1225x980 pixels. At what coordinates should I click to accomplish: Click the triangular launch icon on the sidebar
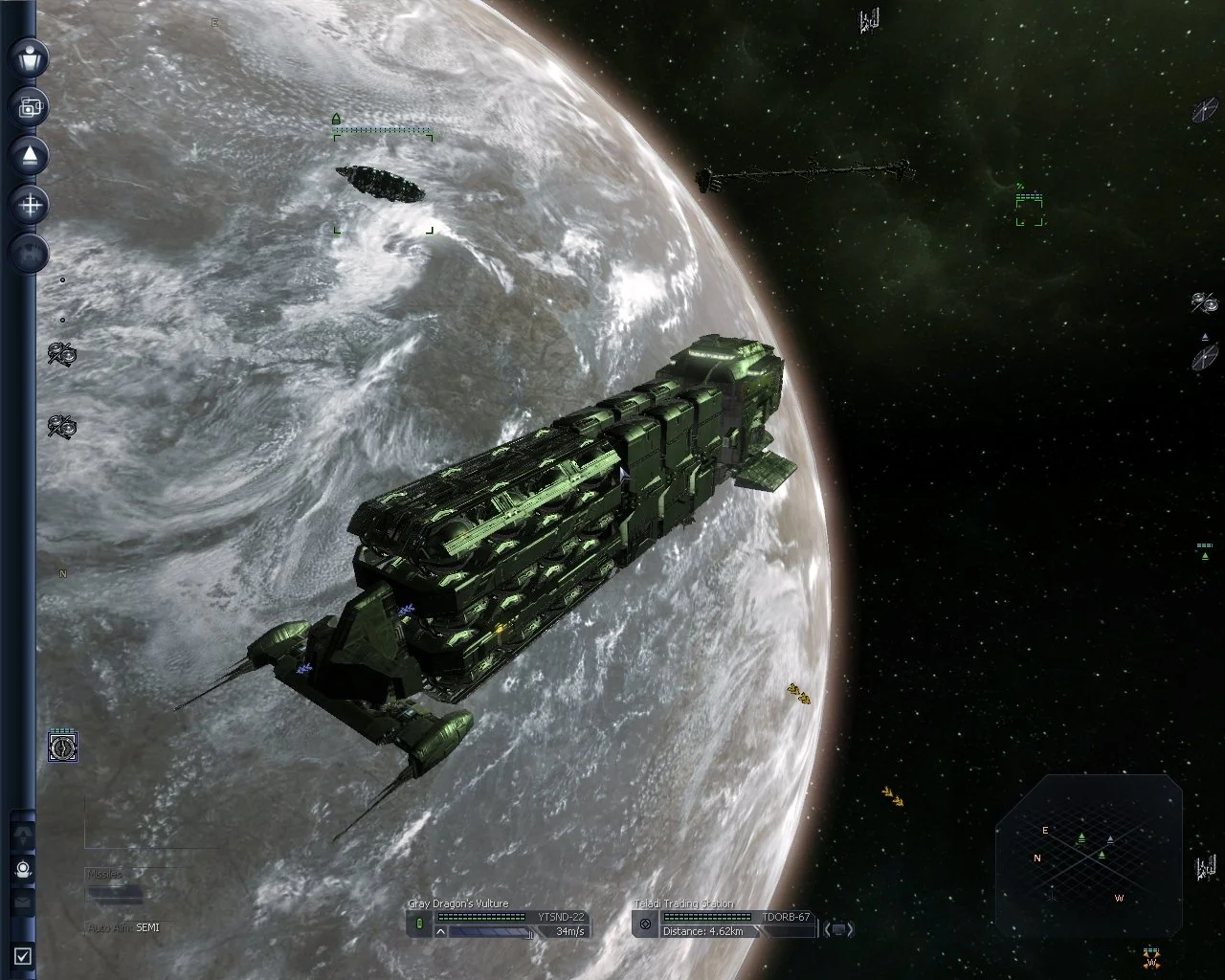pyautogui.click(x=29, y=155)
